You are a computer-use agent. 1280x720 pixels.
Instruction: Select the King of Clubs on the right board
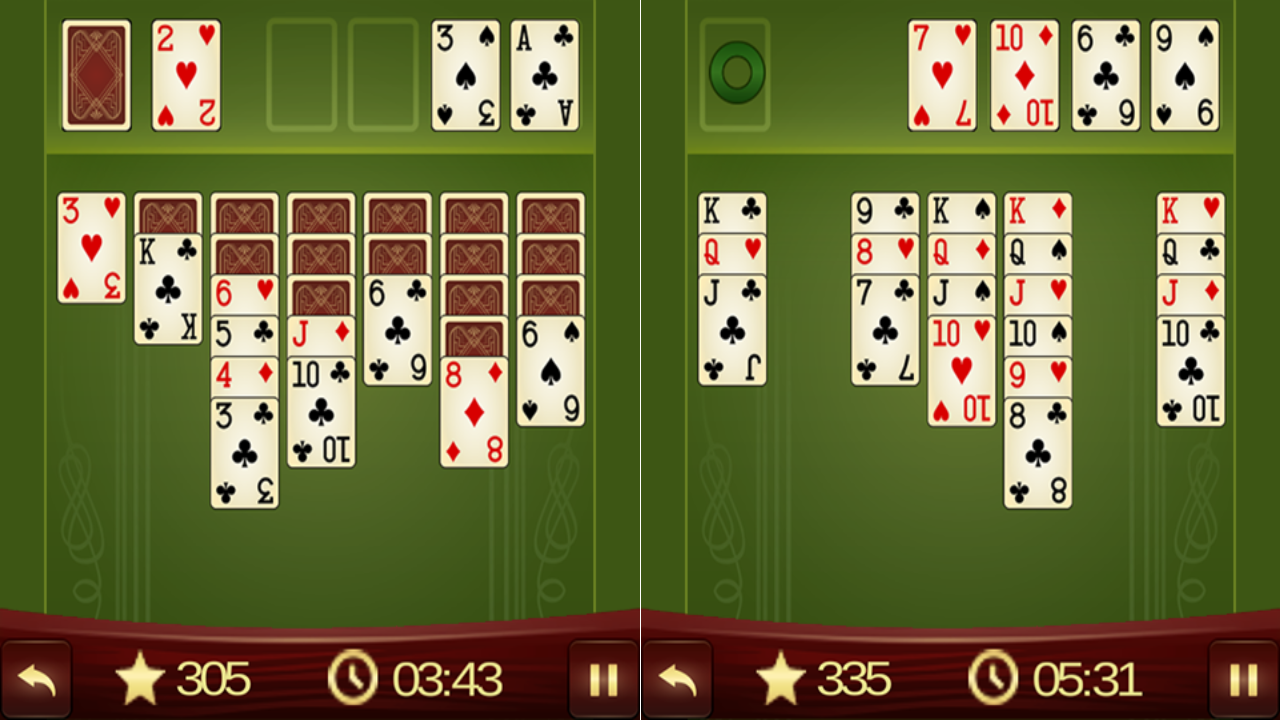[733, 210]
